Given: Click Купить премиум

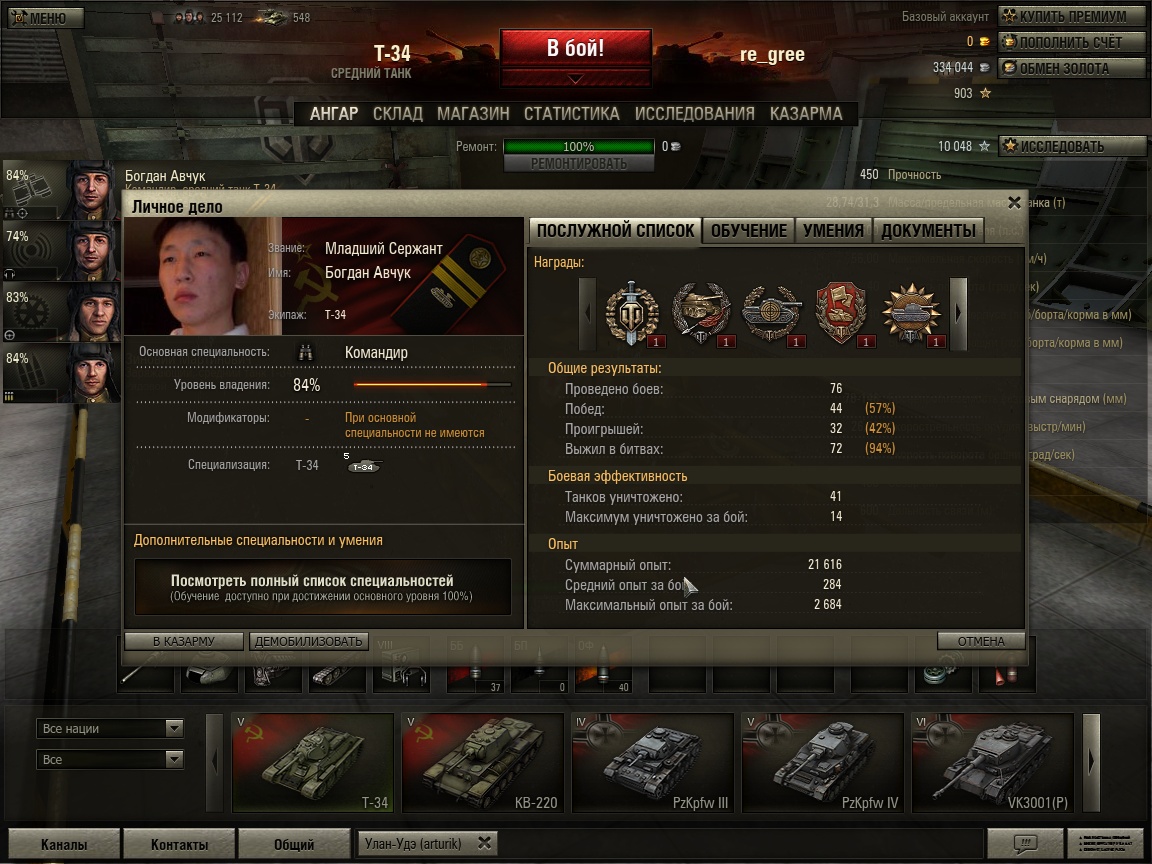Looking at the screenshot, I should point(1072,17).
